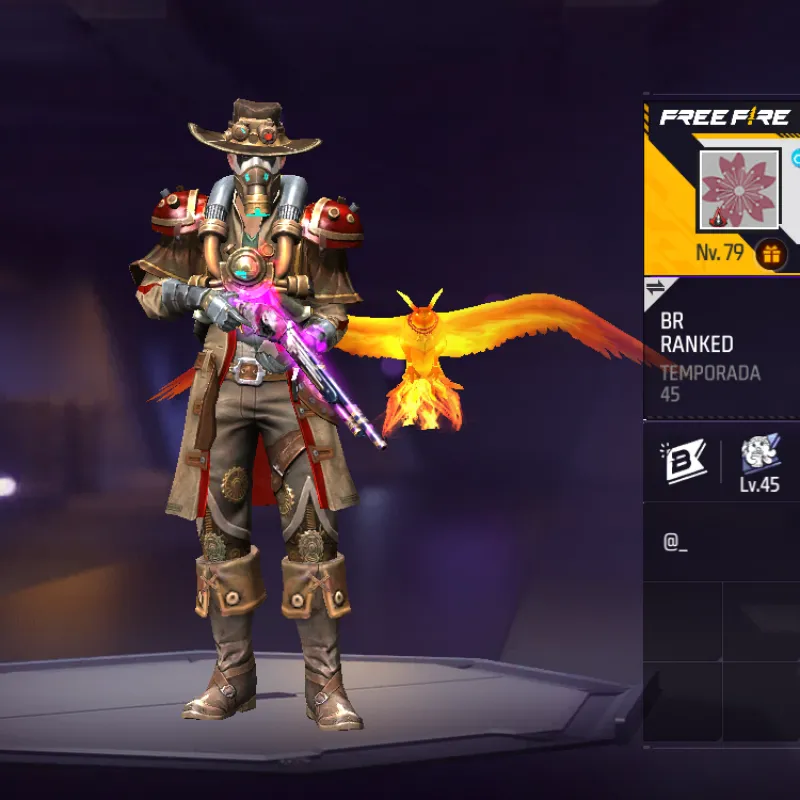Screen dimensions: 800x800
Task: Open the pink flower profile avatar
Action: click(x=739, y=191)
